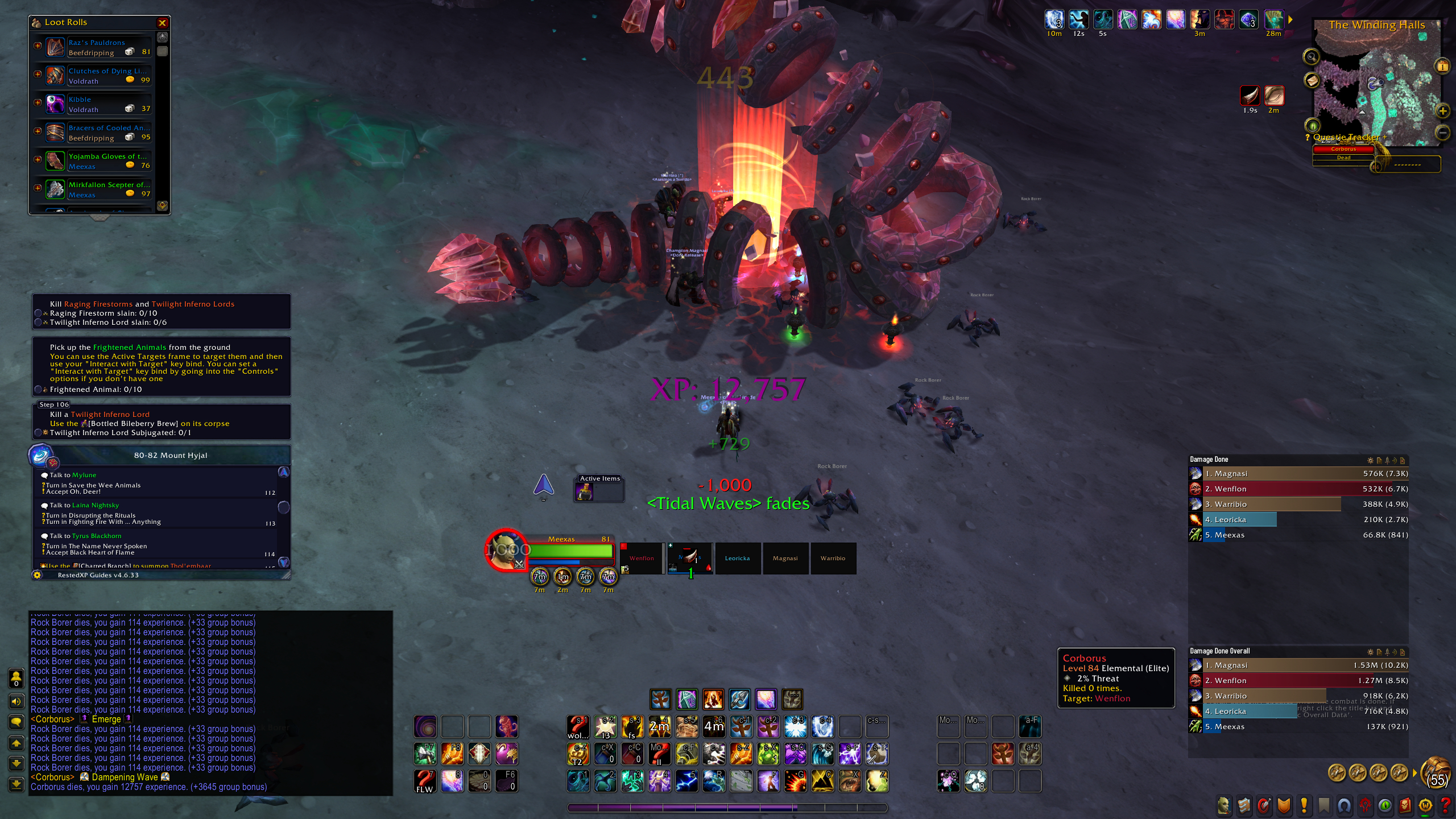This screenshot has height=819, width=1456.
Task: Open the red question mark help button
Action: [1445, 805]
